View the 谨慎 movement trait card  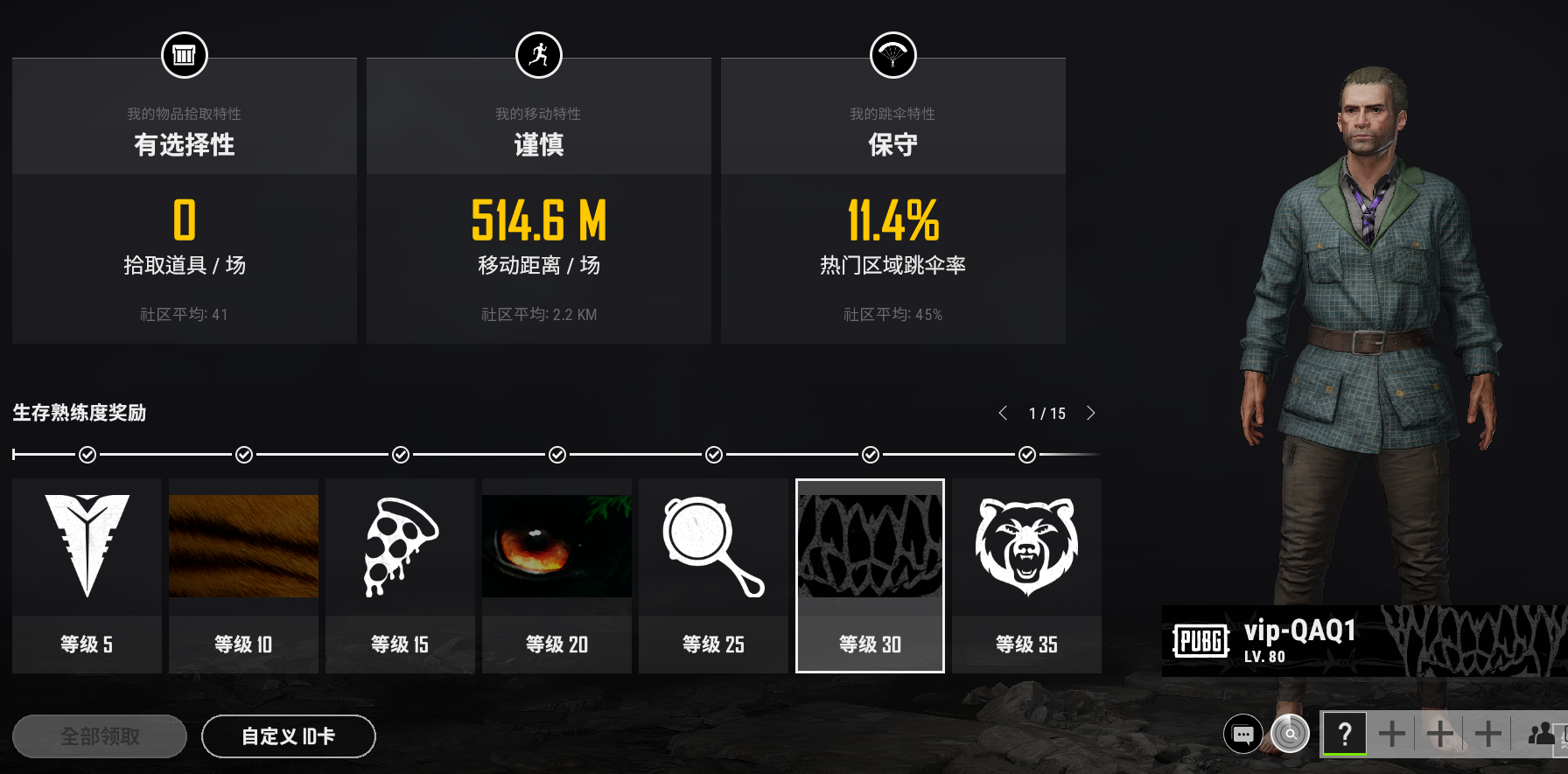pyautogui.click(x=539, y=201)
